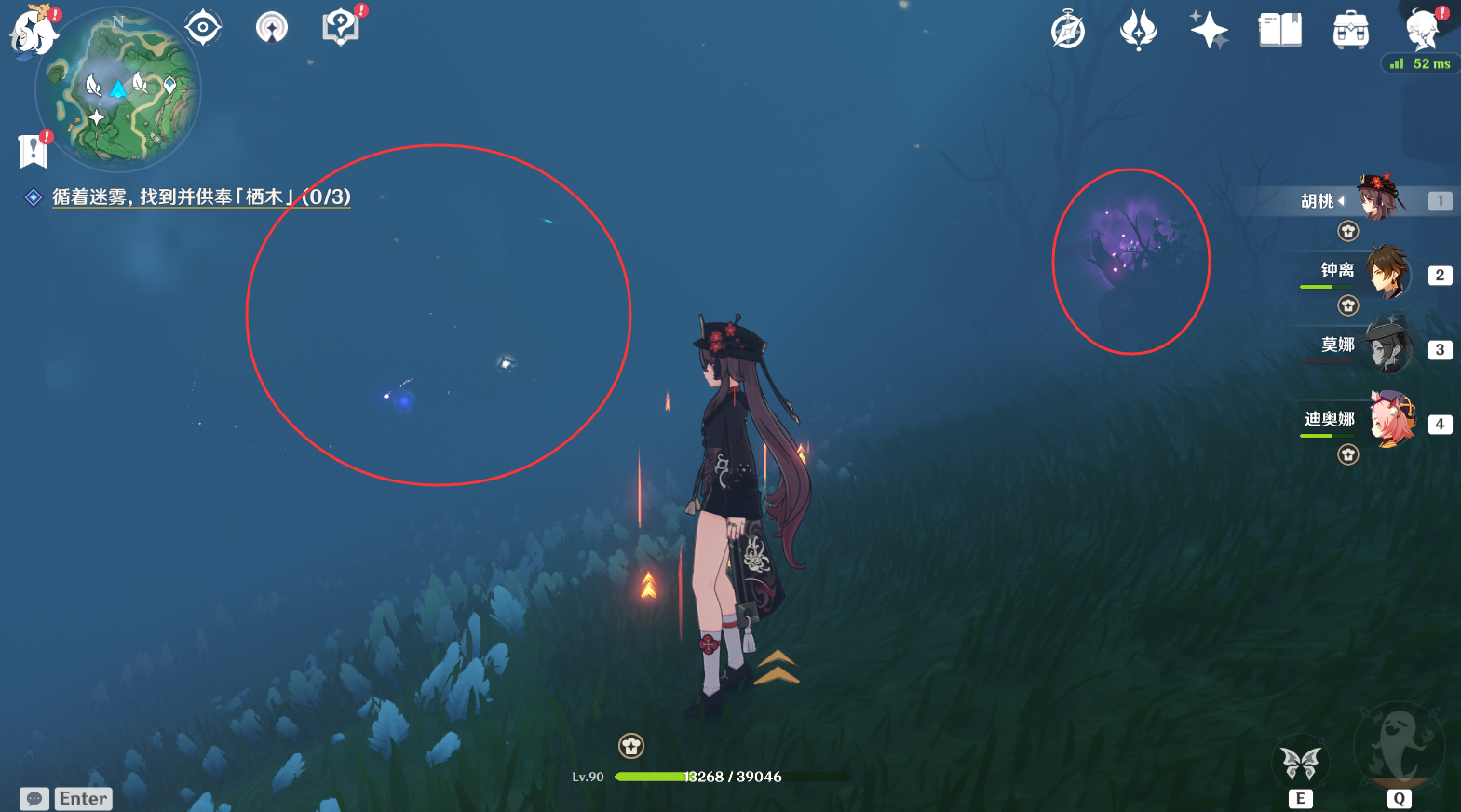Open the chat box speech bubble
The height and width of the screenshot is (812, 1461).
(x=34, y=799)
